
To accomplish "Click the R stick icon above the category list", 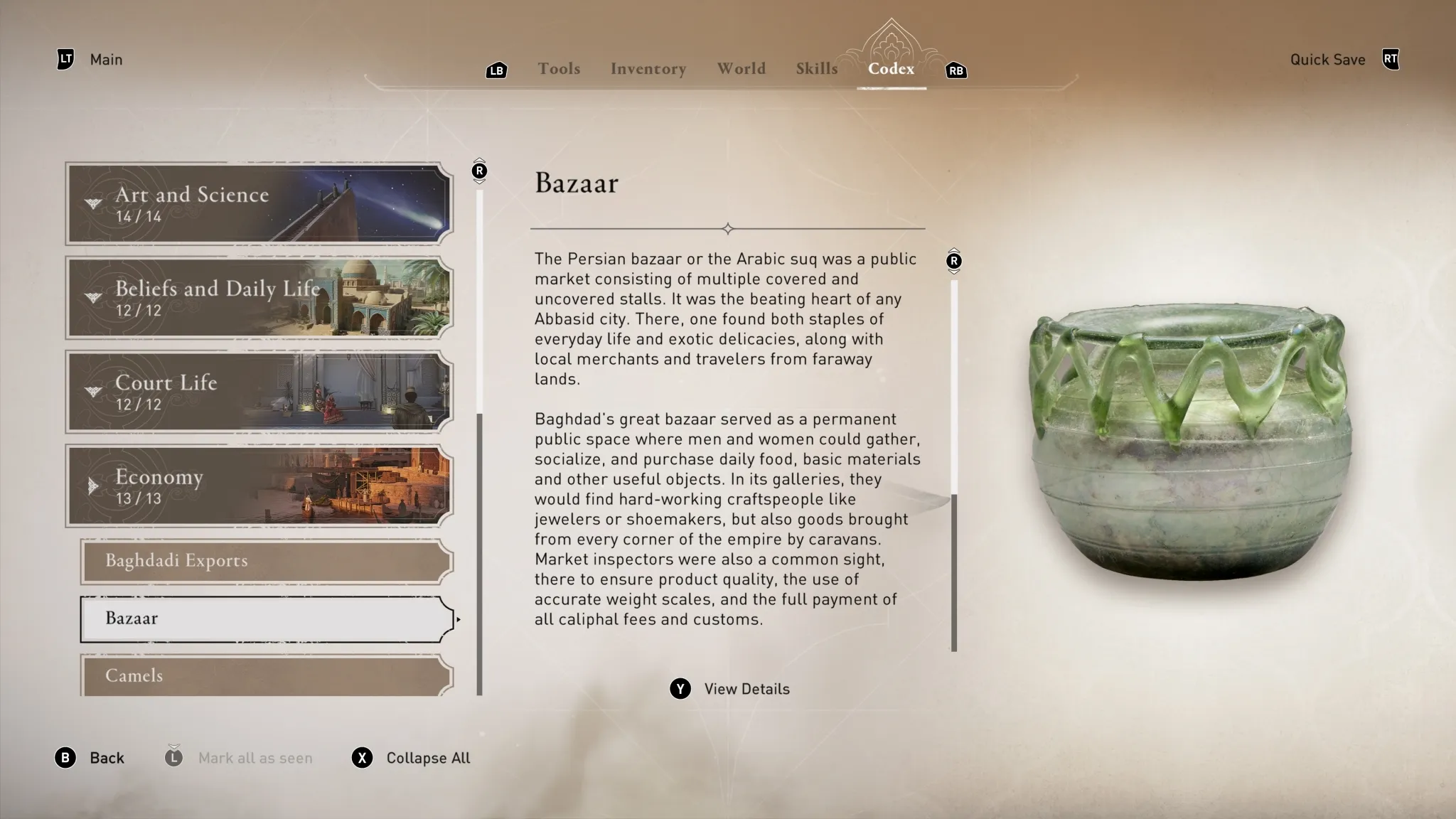I will pos(479,169).
